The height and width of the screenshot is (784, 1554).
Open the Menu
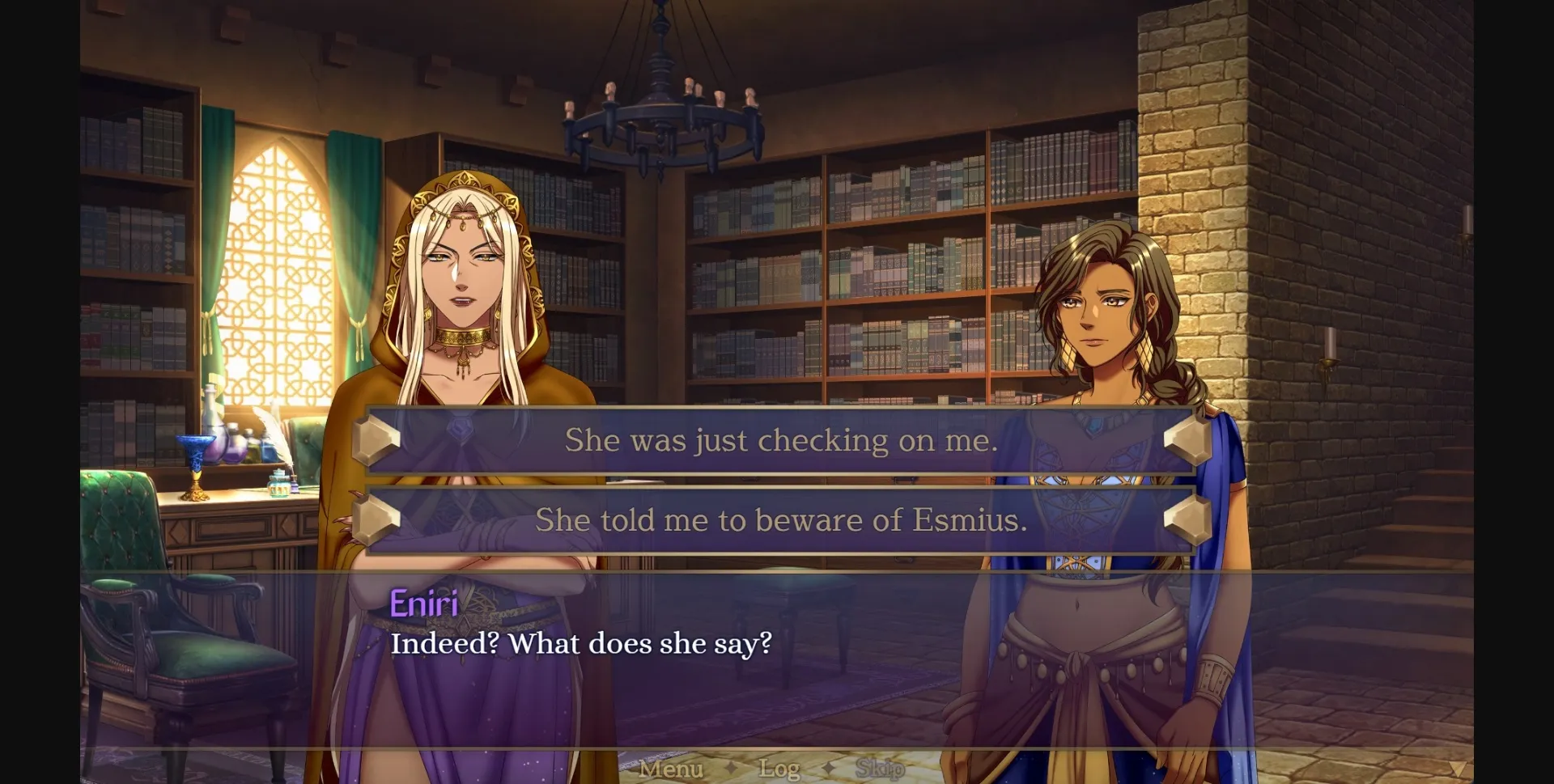[x=672, y=769]
